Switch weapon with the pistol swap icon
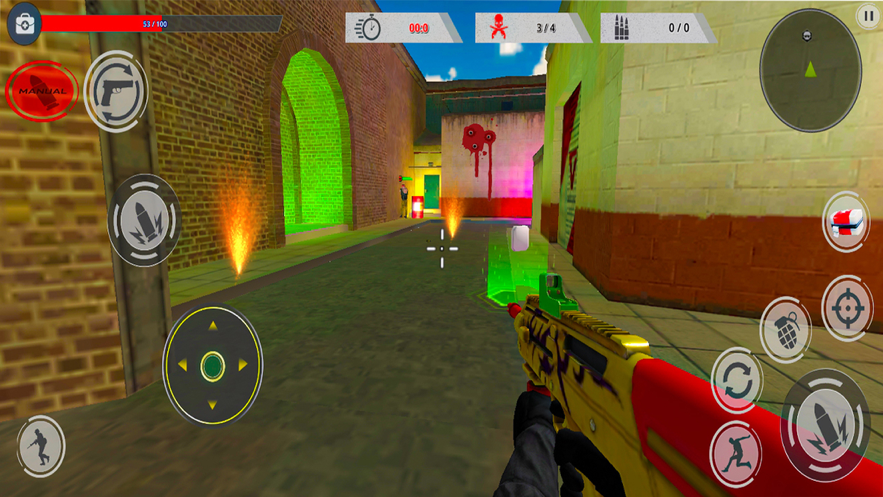 116,92
